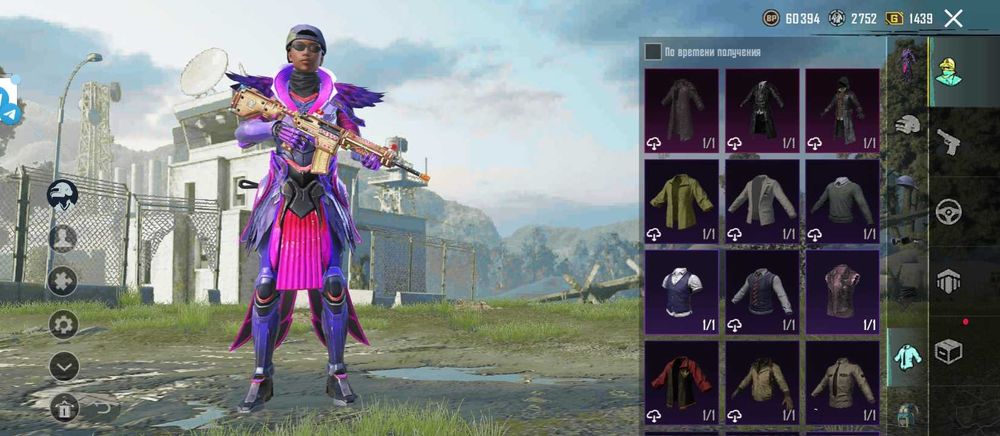The image size is (1000, 436).
Task: Select the dark hooded coat outfit
Action: coord(842,110)
